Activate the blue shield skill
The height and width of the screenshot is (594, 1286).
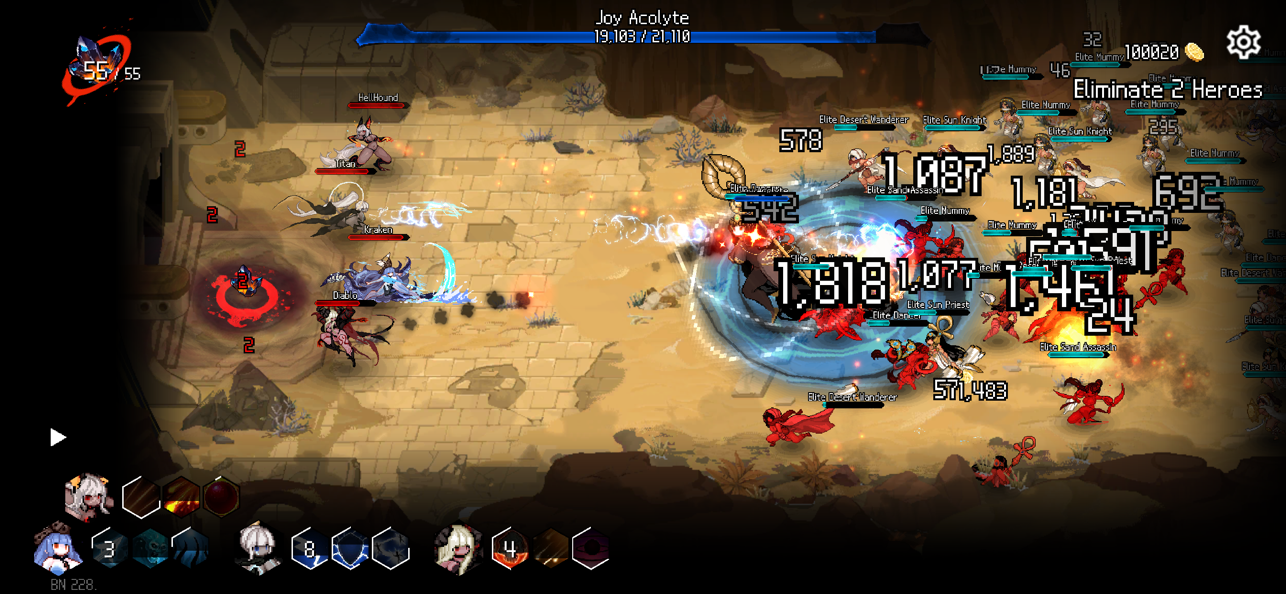tap(350, 548)
